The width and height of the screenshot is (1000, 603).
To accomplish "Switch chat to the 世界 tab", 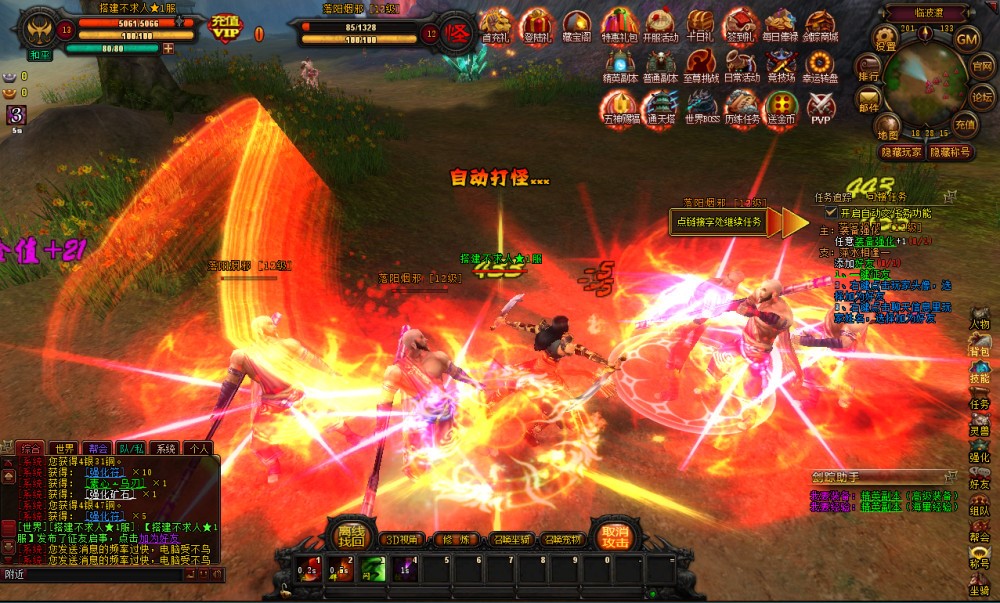I will pyautogui.click(x=65, y=448).
